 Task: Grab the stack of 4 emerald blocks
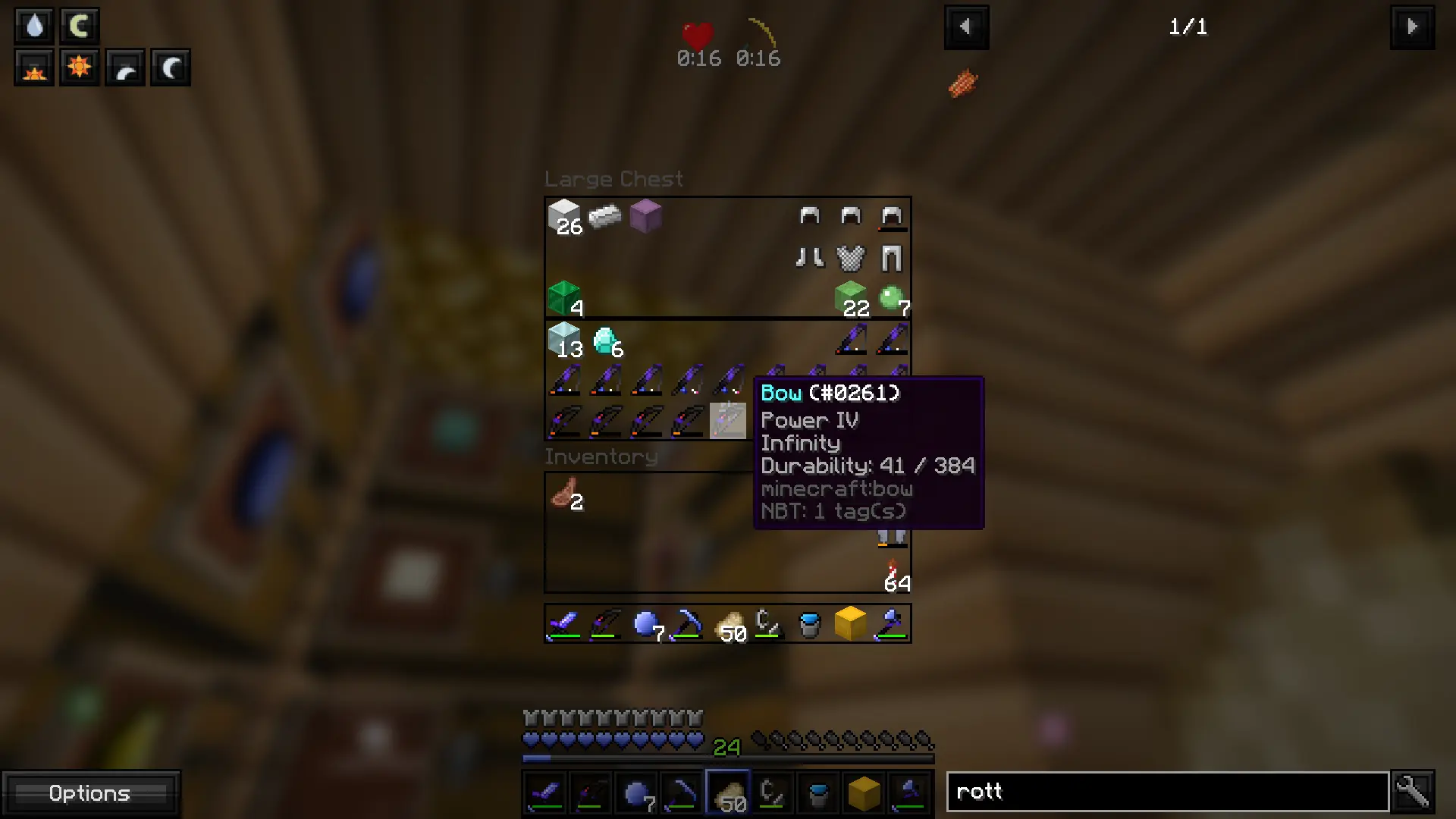click(x=564, y=299)
